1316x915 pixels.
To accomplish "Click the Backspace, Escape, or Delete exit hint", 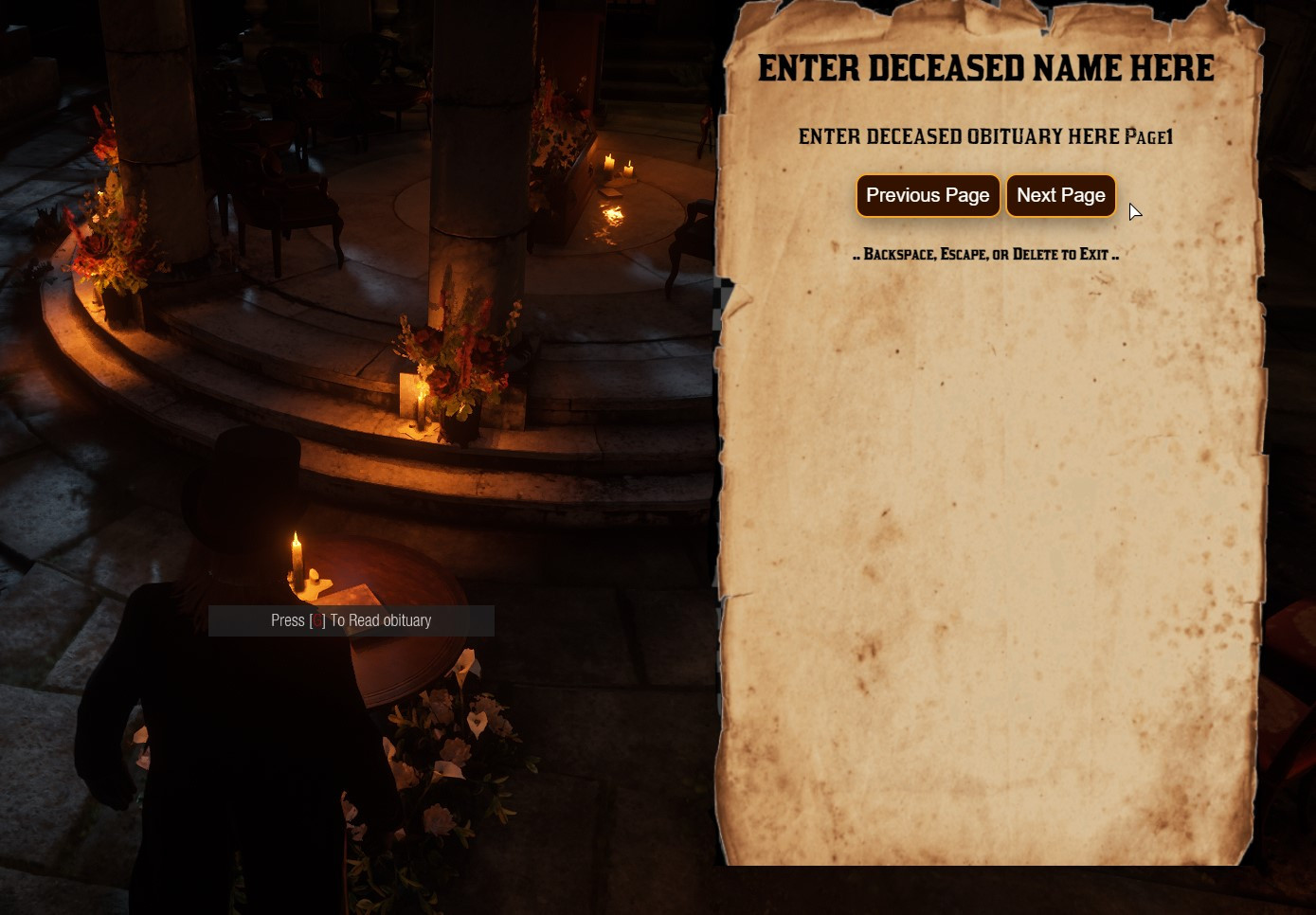I will pos(987,254).
